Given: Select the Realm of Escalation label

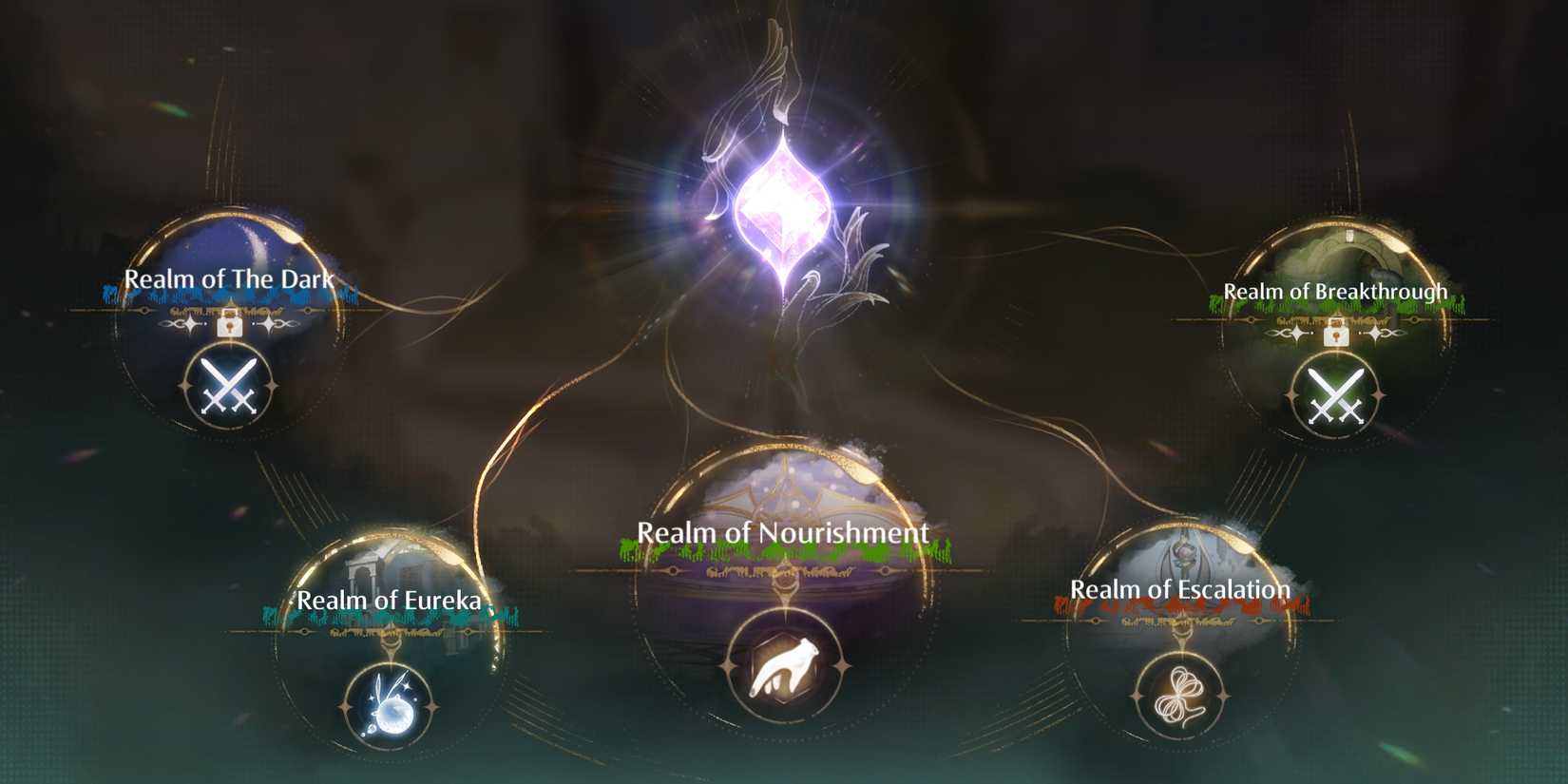Looking at the screenshot, I should pos(1178,589).
